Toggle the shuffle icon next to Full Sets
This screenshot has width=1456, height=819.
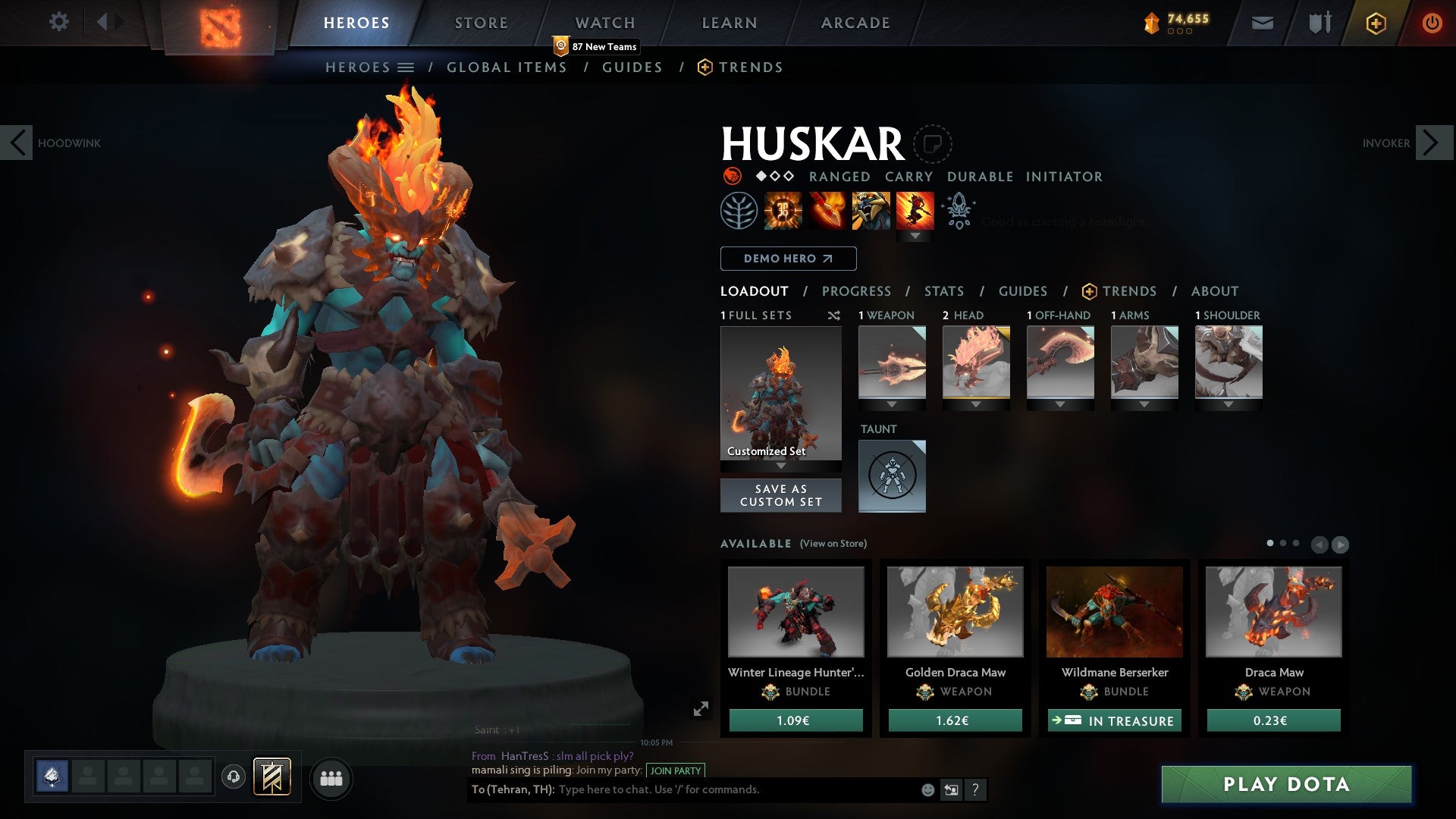pos(834,315)
